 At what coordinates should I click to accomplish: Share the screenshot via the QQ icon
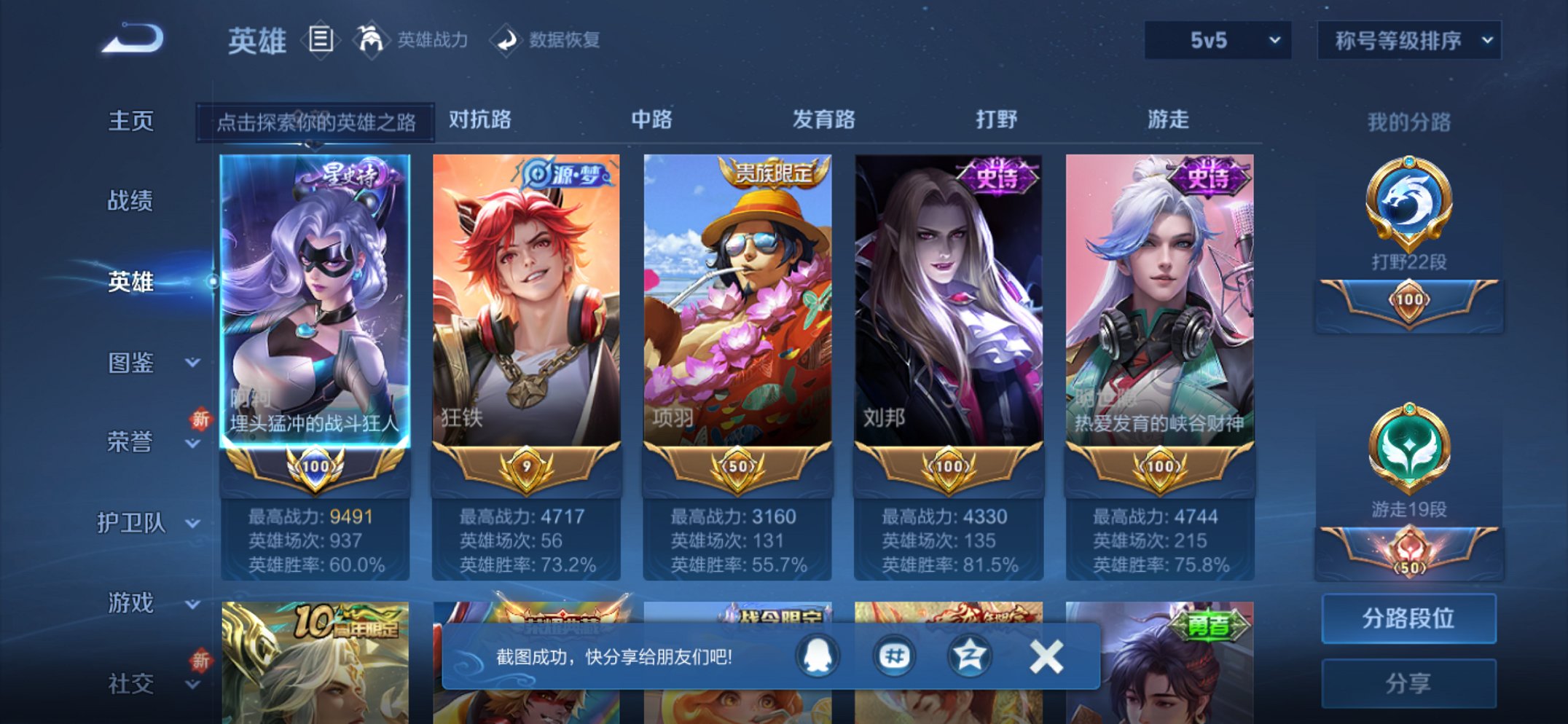click(816, 655)
